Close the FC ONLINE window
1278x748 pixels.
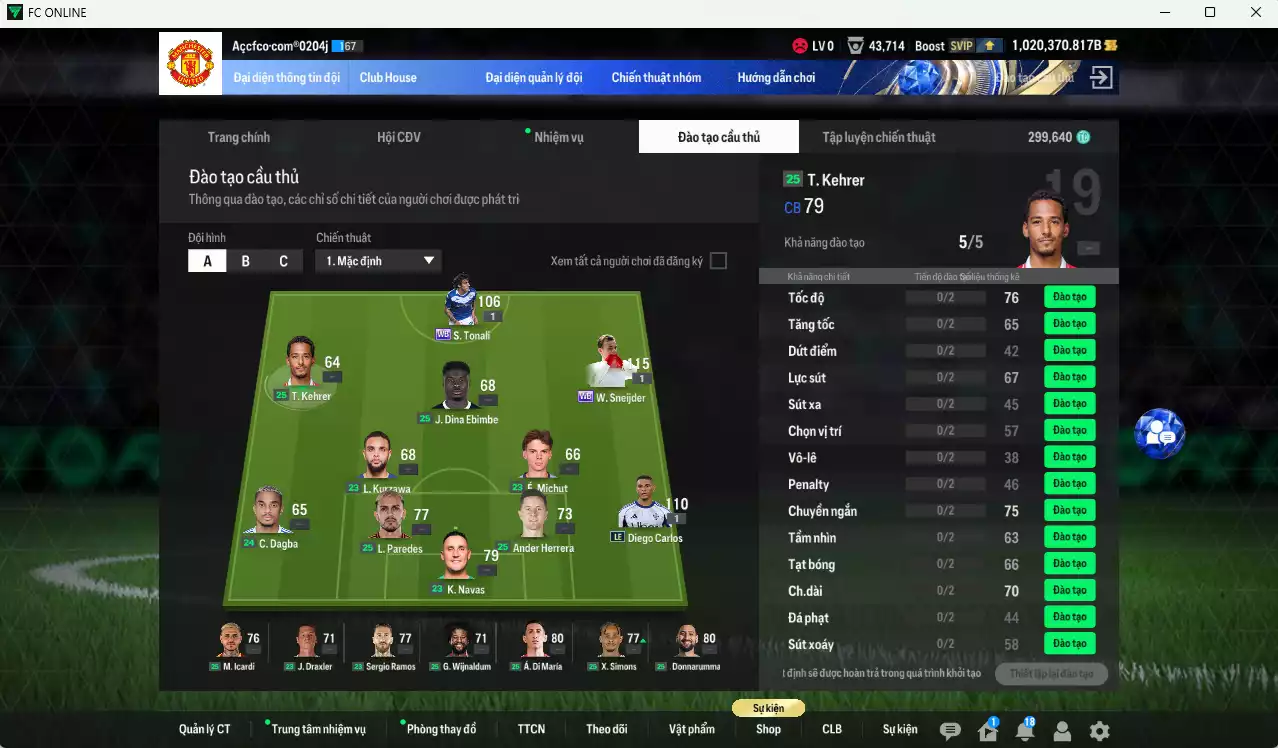pyautogui.click(x=1256, y=12)
